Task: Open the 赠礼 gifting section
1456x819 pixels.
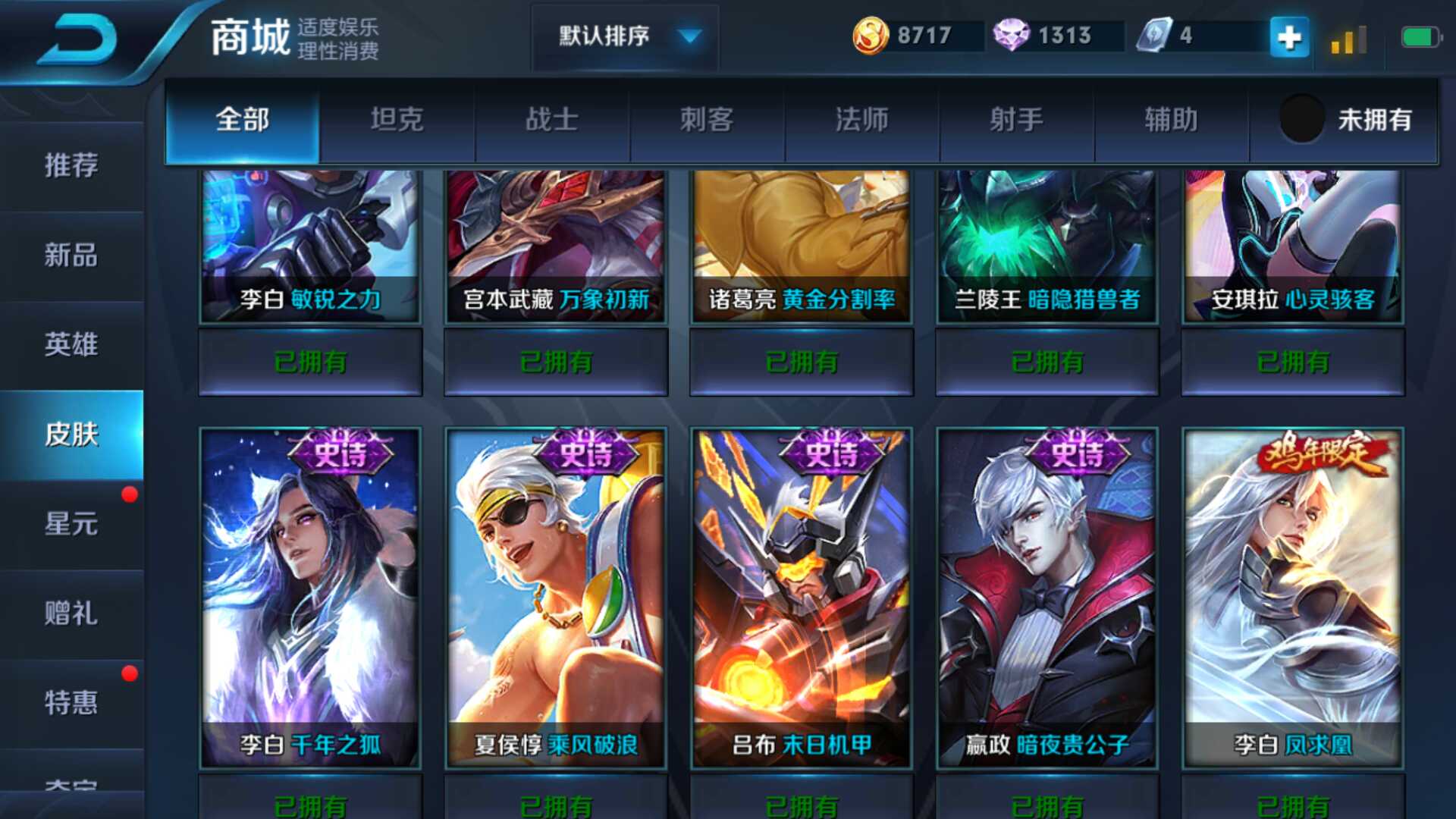Action: pos(71,613)
